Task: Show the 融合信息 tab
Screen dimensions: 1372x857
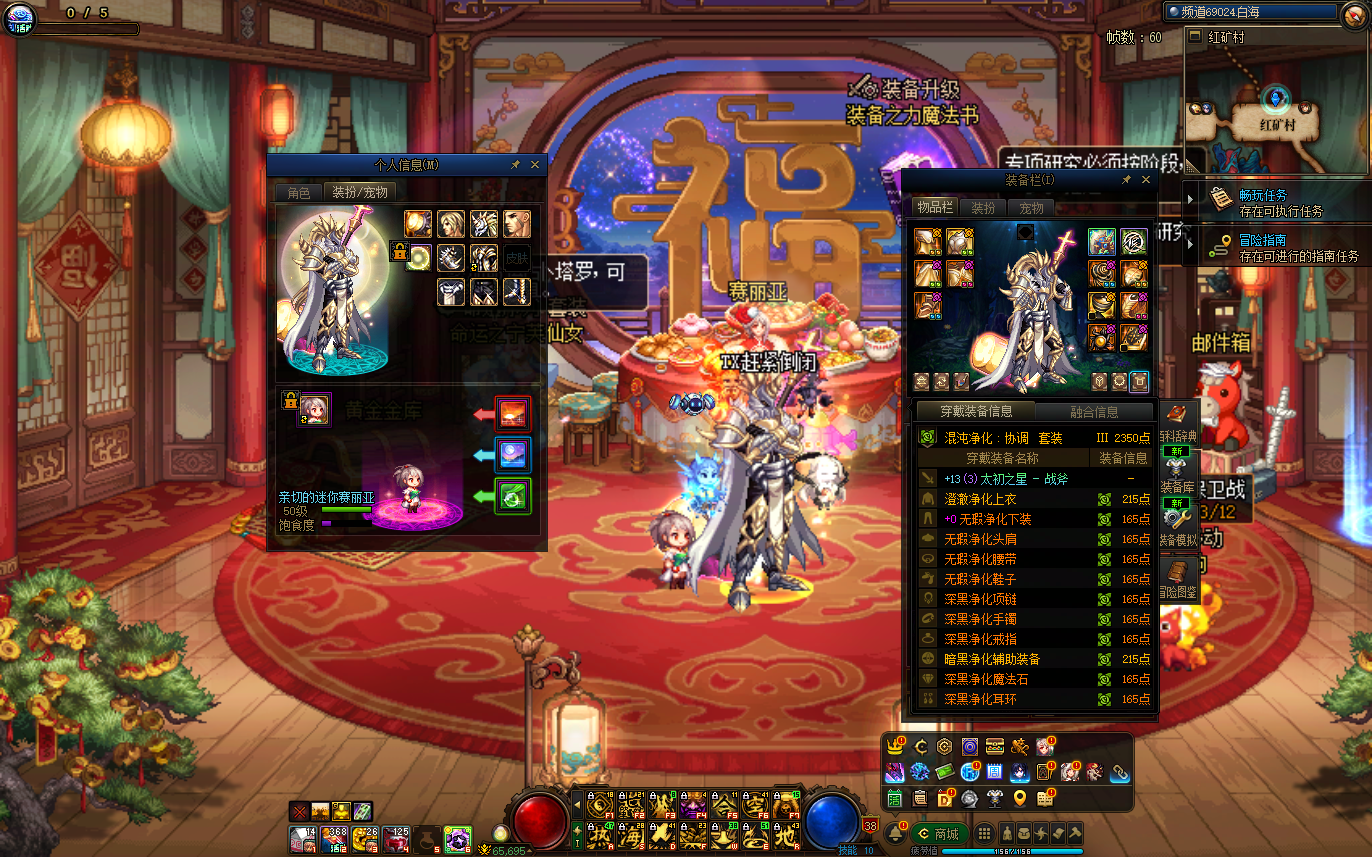Action: [1094, 412]
